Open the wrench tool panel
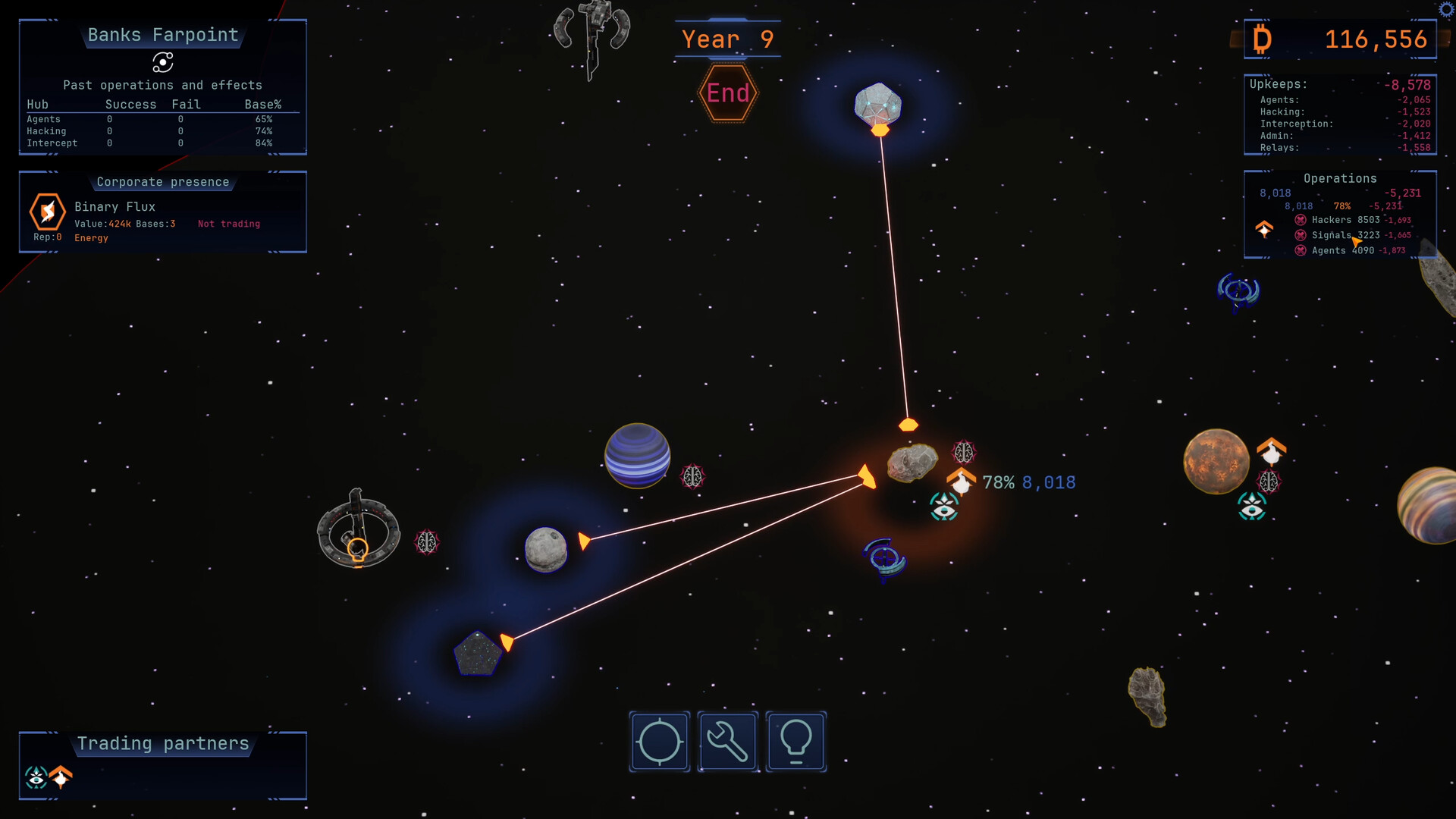This screenshot has height=819, width=1456. (x=727, y=742)
